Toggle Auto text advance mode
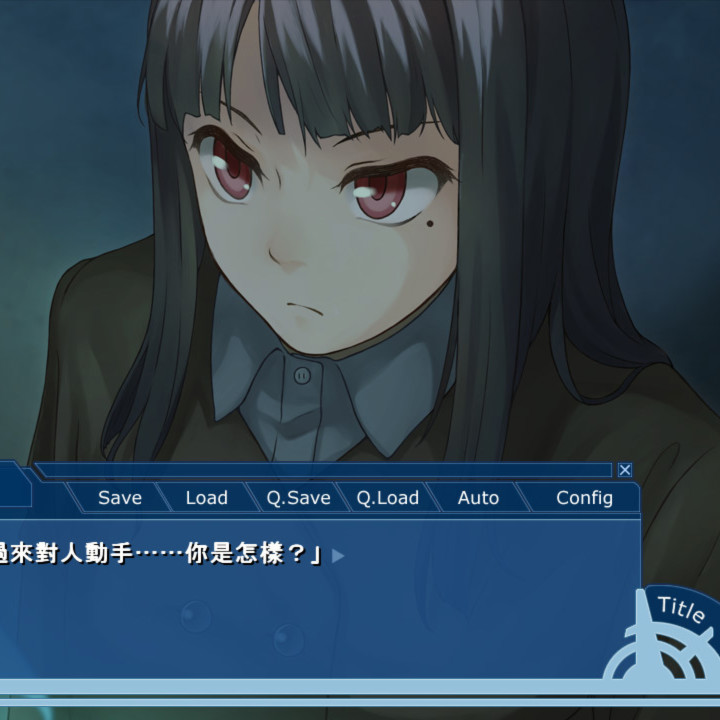Screen dimensions: 720x720 (478, 498)
